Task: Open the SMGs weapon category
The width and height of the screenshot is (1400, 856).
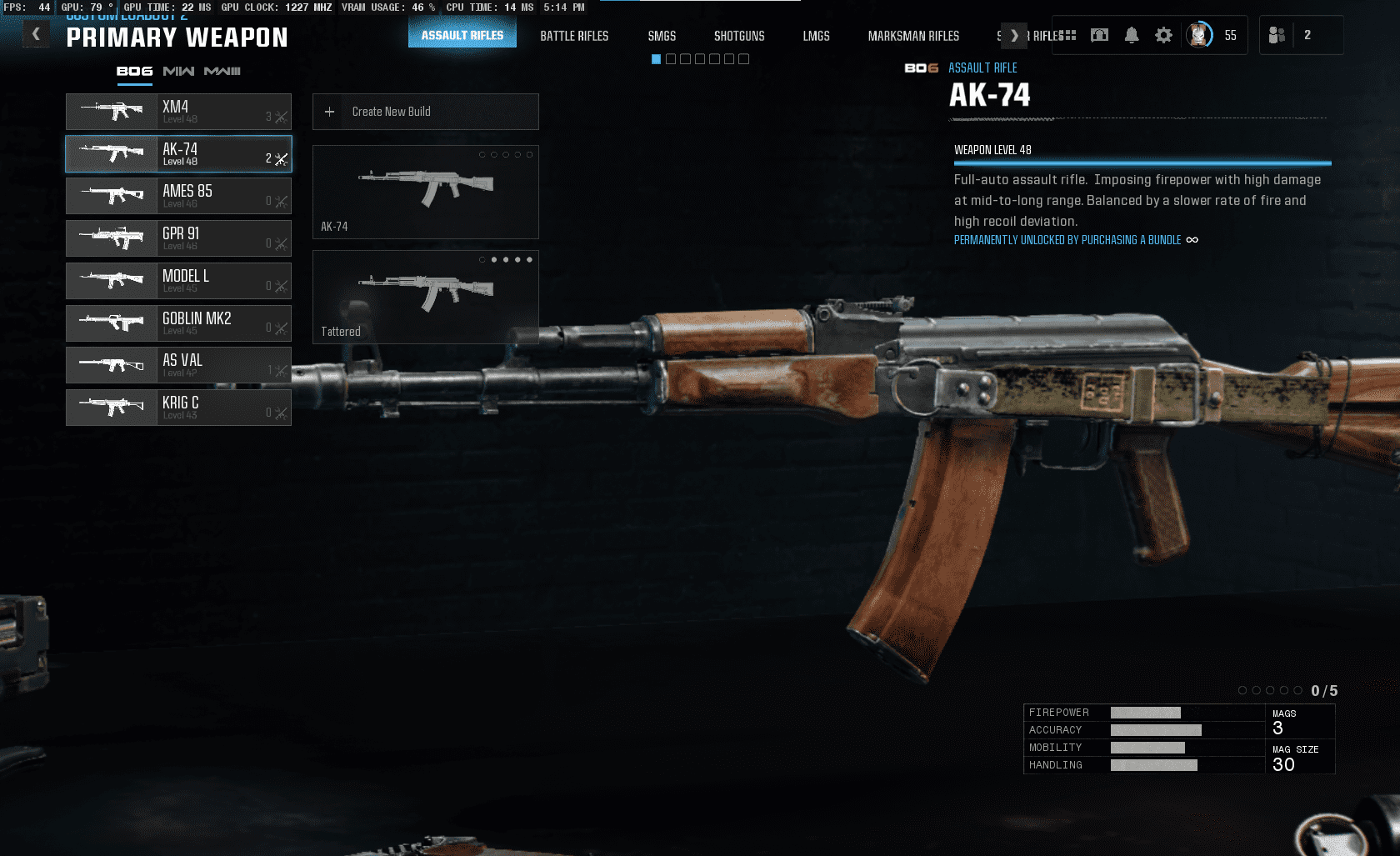Action: pos(662,36)
